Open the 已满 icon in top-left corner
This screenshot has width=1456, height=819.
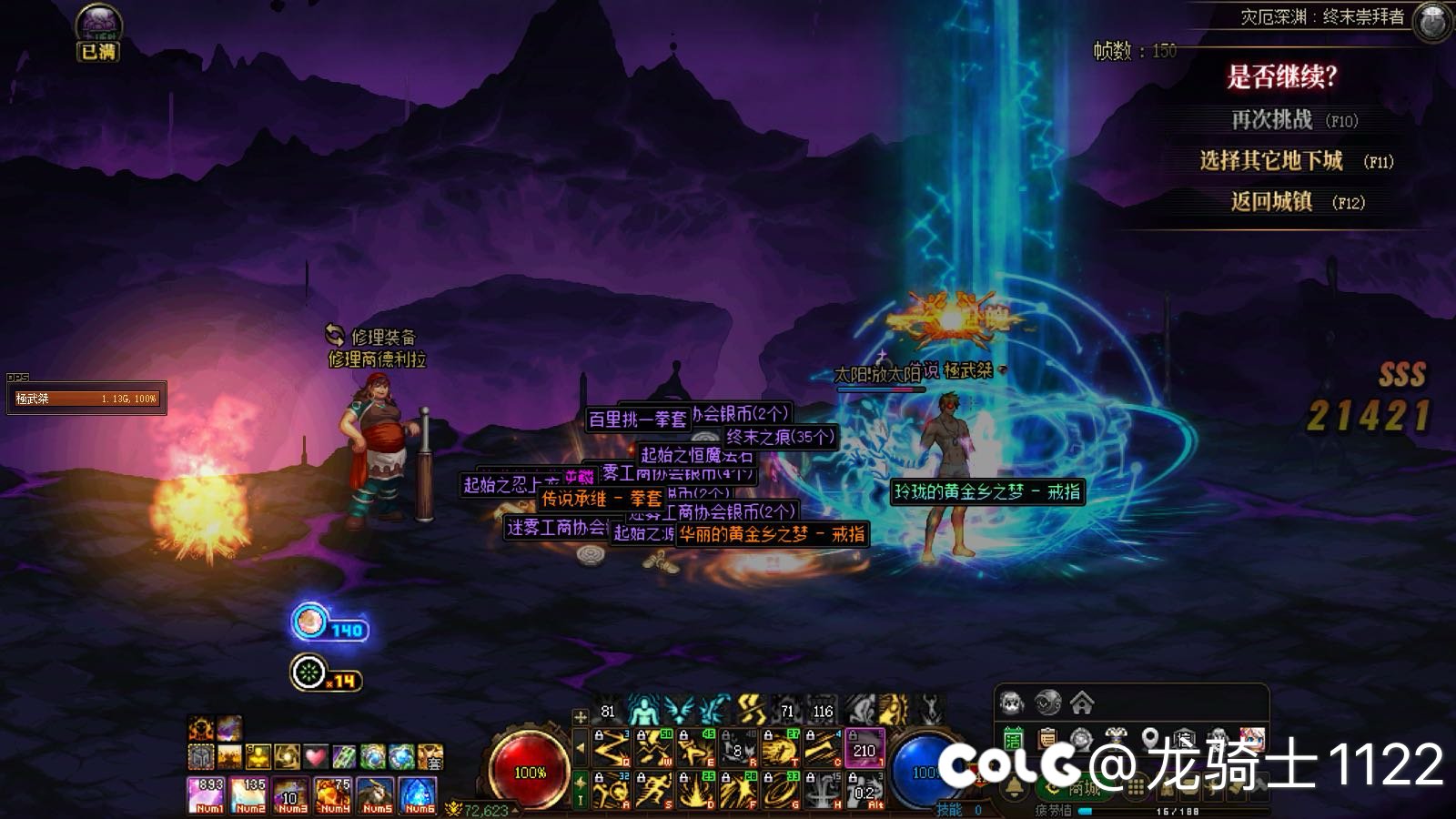[x=97, y=34]
